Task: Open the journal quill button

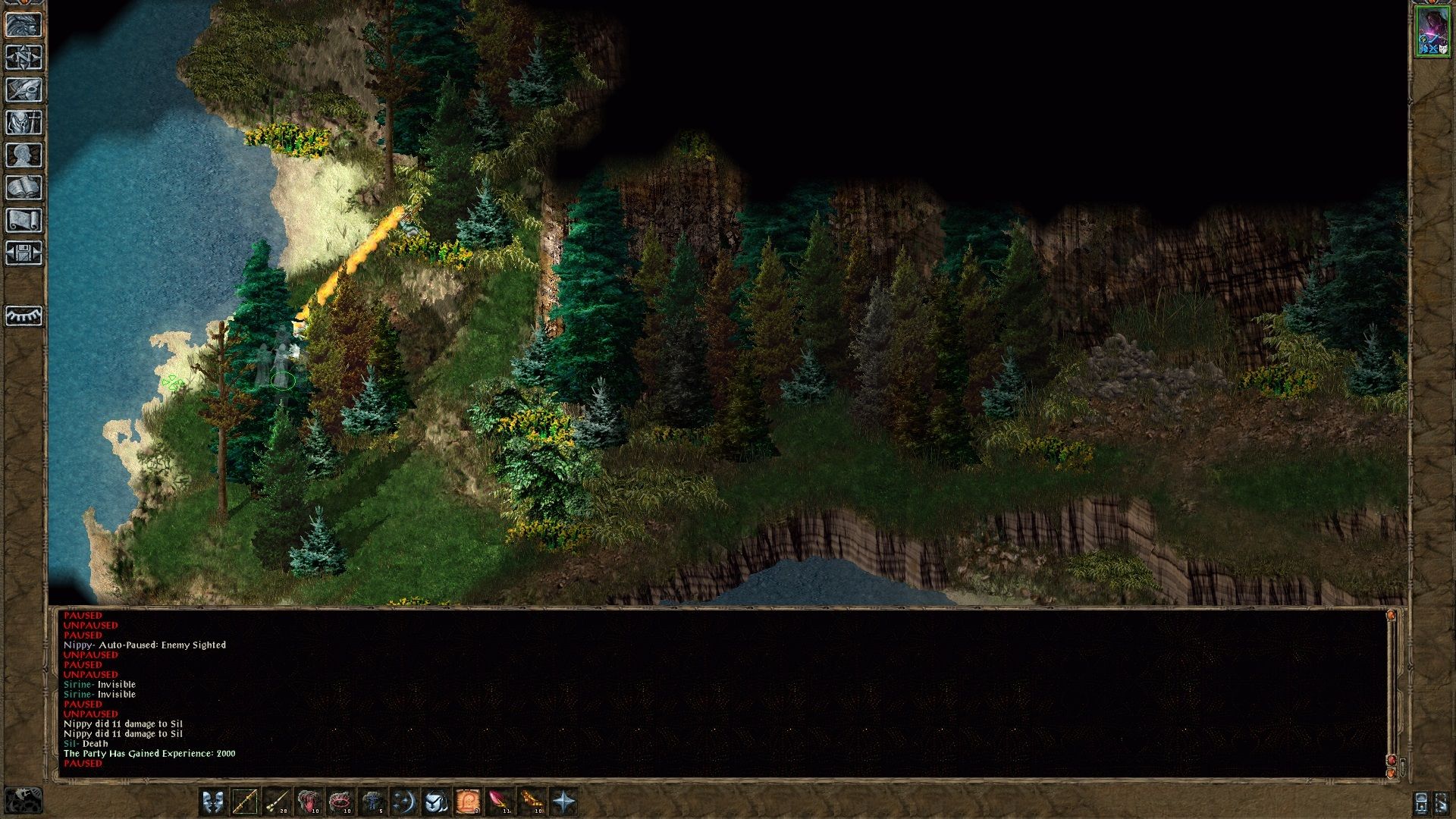Action: pos(24,90)
